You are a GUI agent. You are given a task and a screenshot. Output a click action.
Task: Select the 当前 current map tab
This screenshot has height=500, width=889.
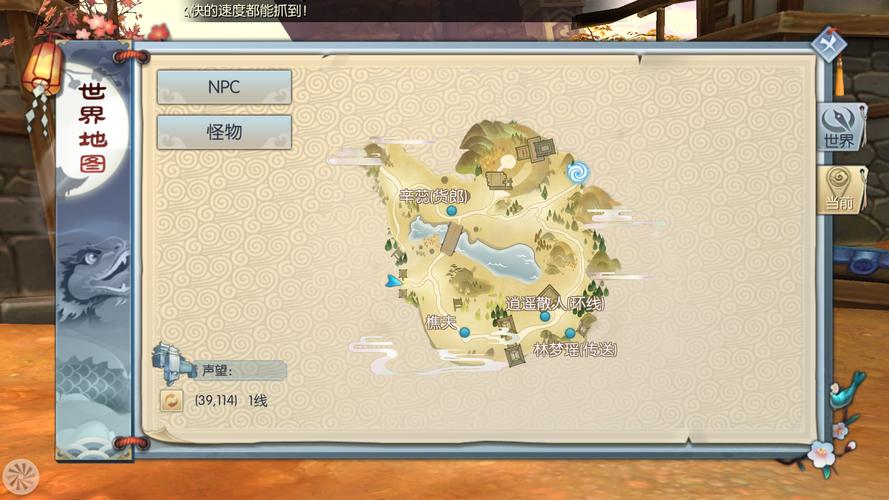coord(838,190)
